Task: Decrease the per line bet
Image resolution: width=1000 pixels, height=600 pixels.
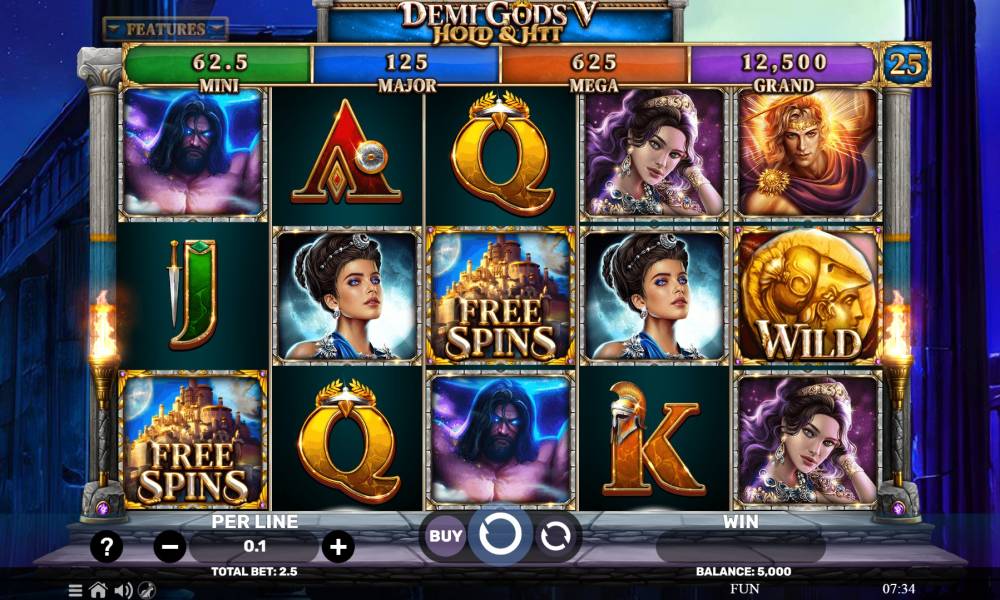Action: point(170,546)
